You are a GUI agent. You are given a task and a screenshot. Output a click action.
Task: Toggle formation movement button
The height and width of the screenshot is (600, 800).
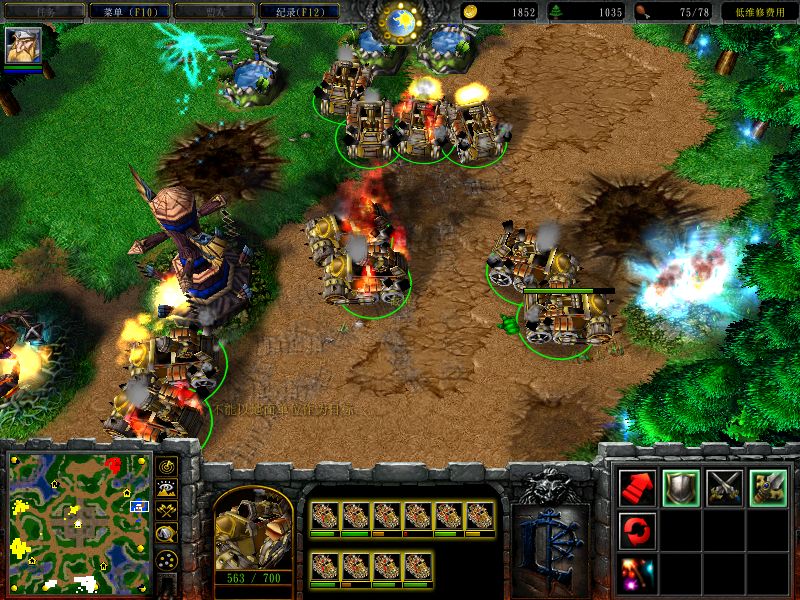[x=167, y=558]
